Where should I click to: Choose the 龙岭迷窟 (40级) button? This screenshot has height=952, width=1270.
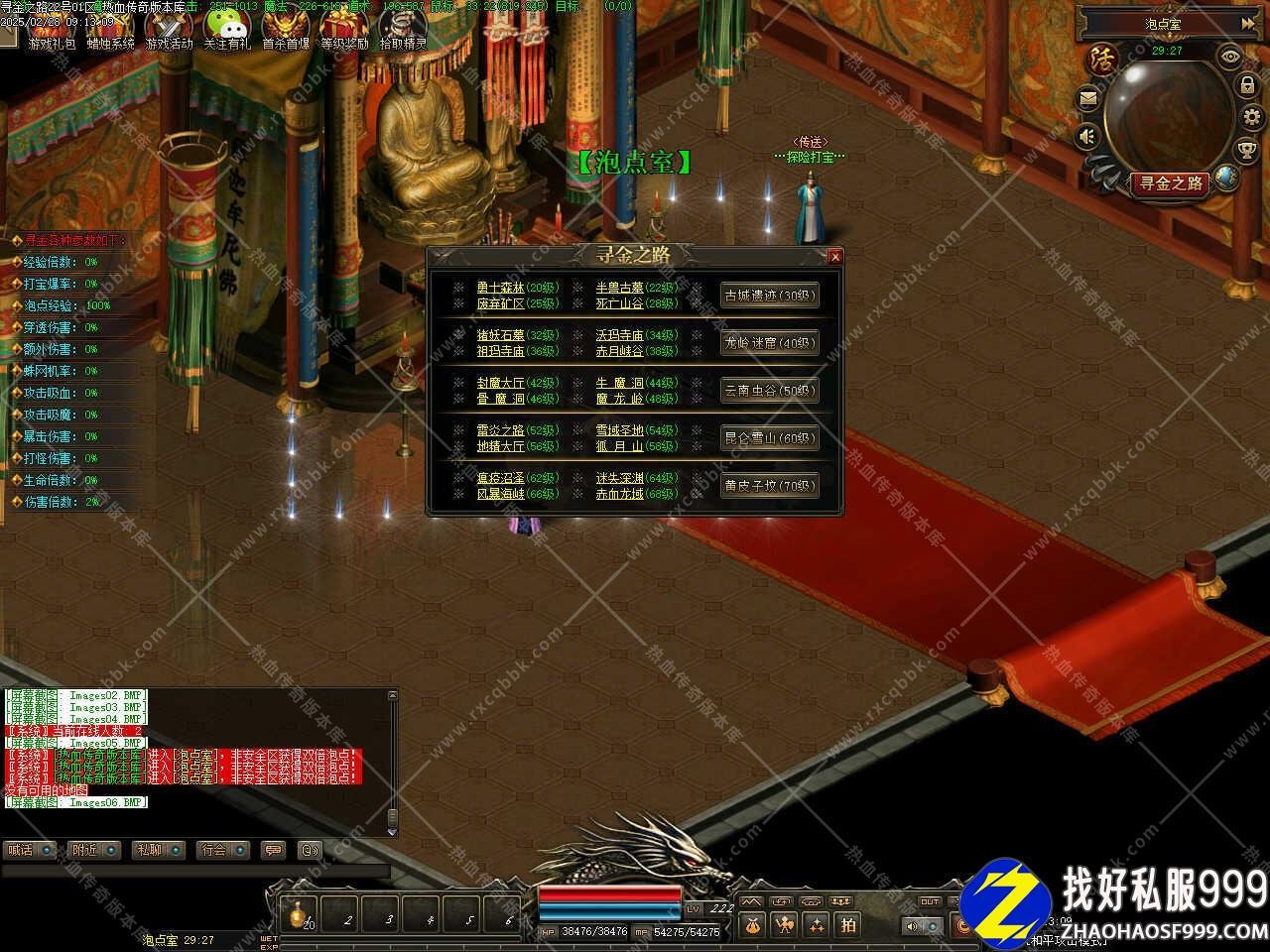tap(769, 343)
